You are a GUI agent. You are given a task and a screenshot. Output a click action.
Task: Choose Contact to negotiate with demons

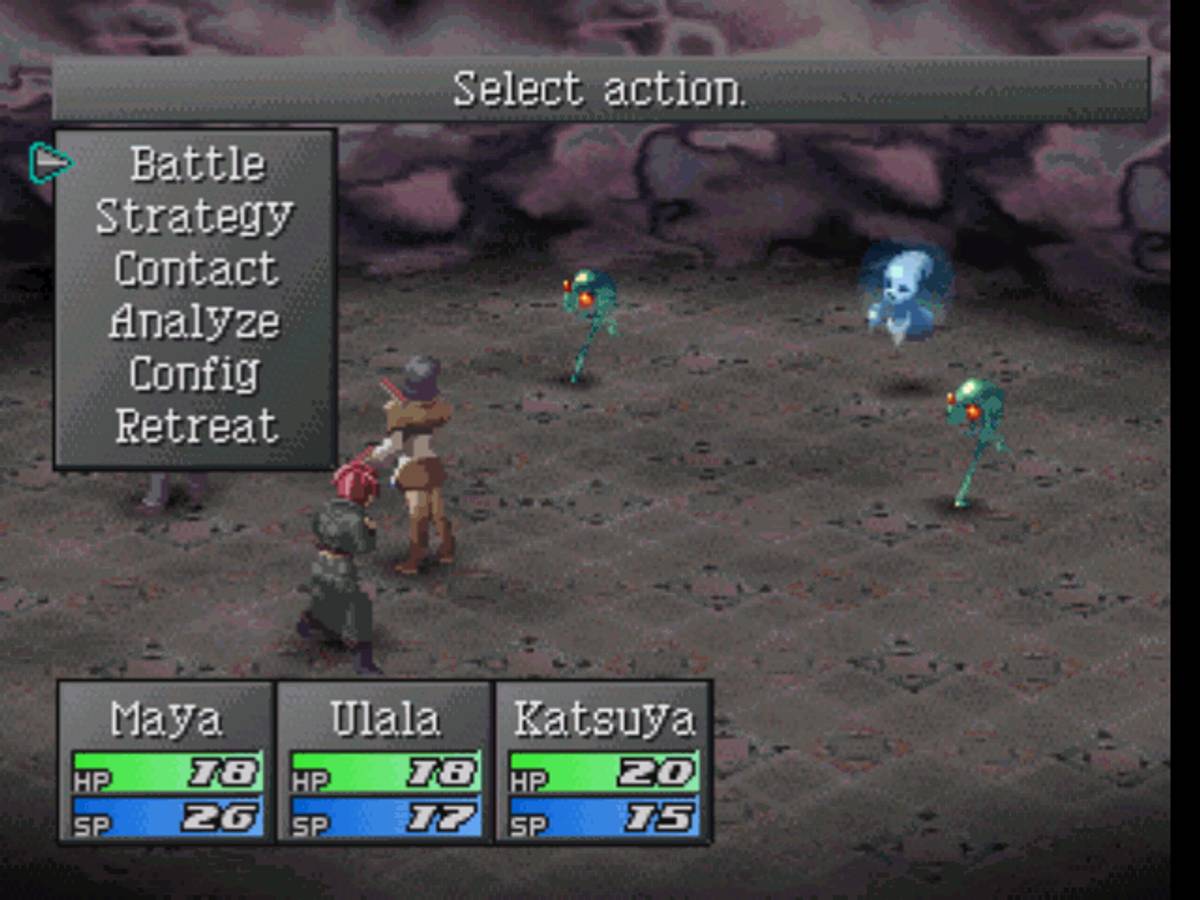pyautogui.click(x=196, y=269)
